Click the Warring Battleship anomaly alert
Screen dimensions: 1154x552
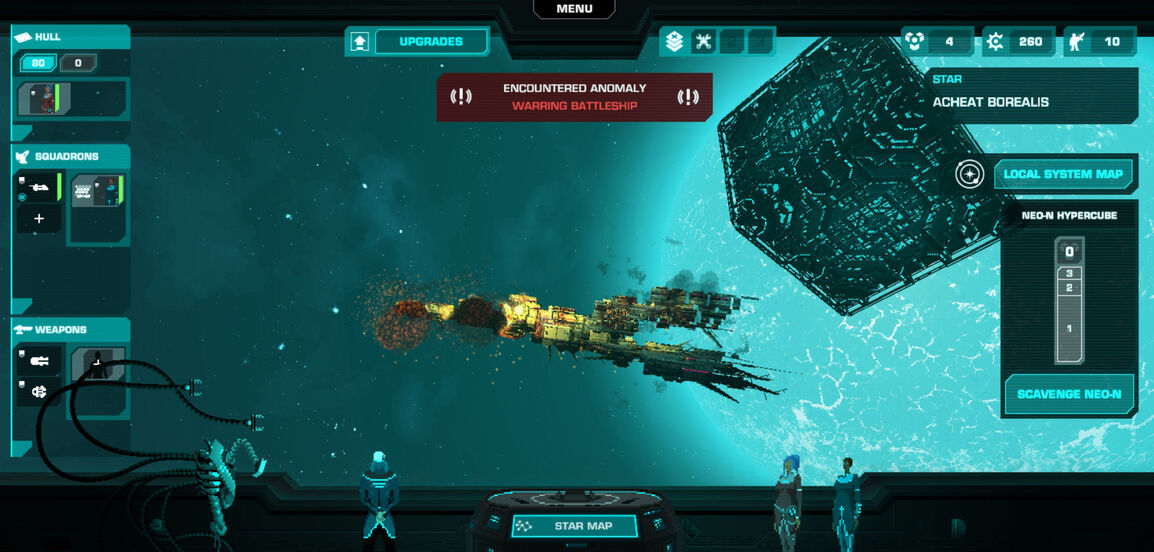(574, 97)
